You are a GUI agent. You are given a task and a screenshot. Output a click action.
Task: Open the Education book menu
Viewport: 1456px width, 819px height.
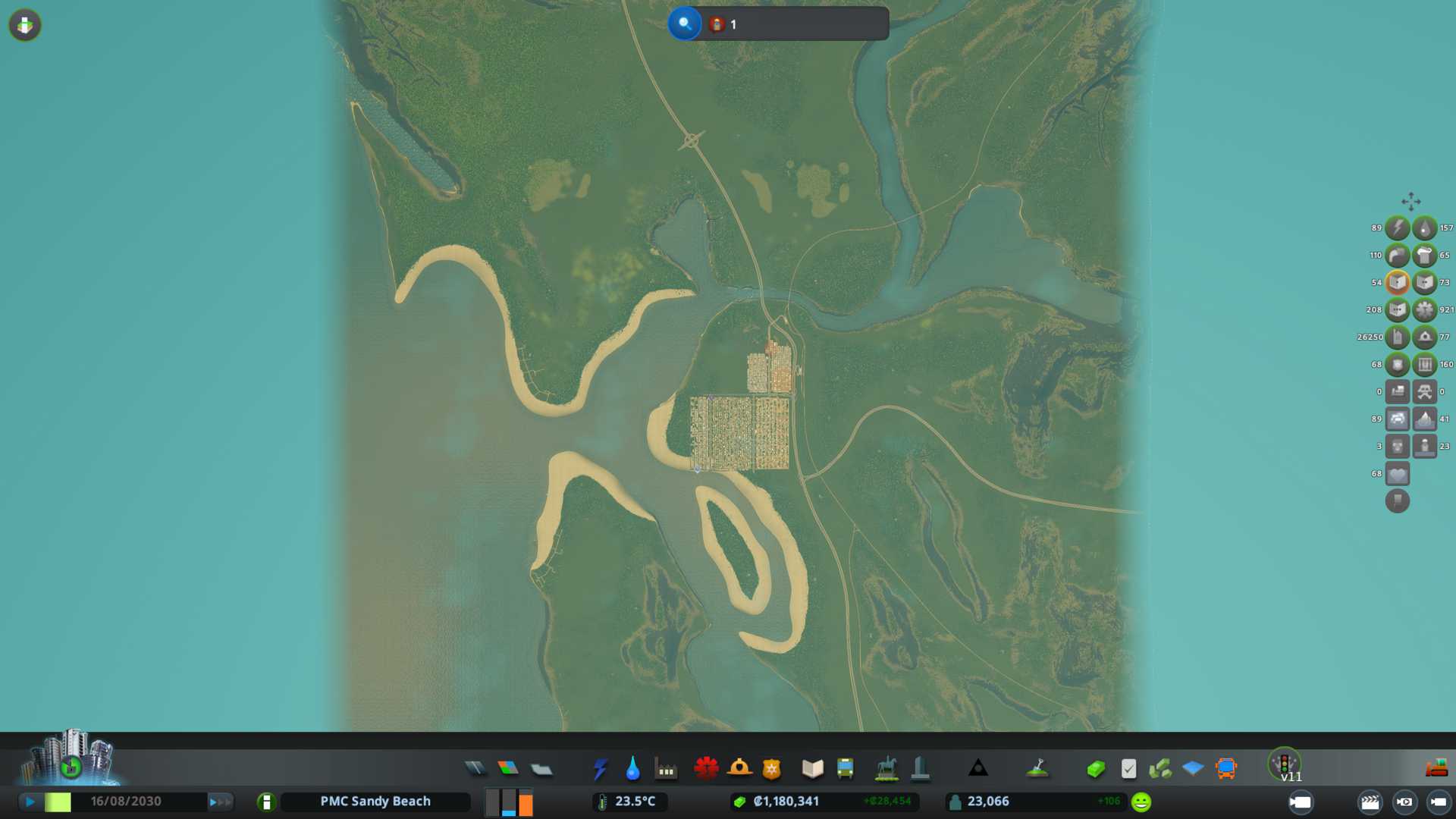[x=812, y=769]
